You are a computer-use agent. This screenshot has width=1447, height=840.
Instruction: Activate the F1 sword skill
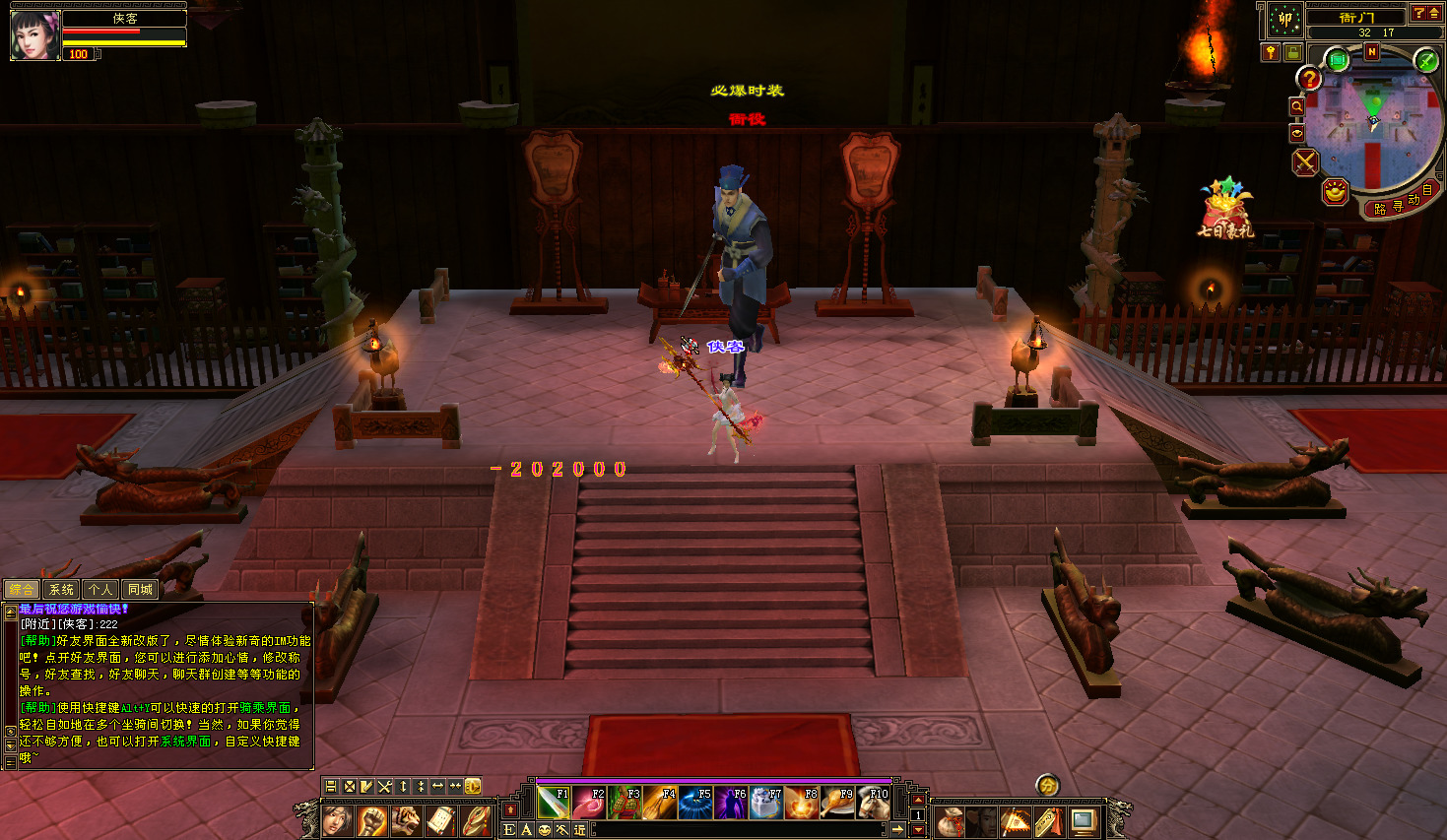point(554,804)
